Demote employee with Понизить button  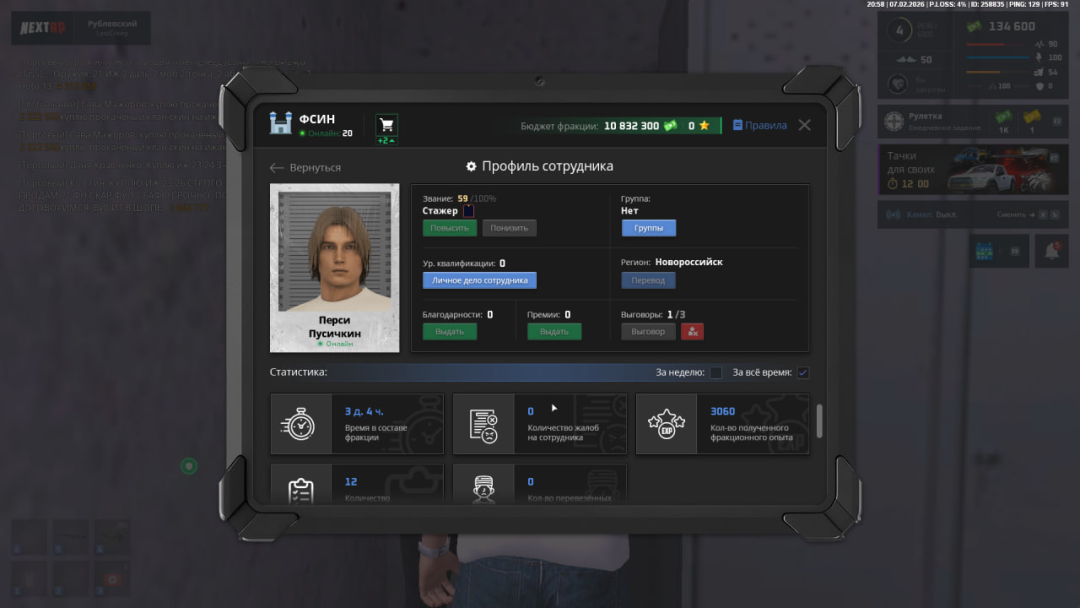(x=509, y=228)
